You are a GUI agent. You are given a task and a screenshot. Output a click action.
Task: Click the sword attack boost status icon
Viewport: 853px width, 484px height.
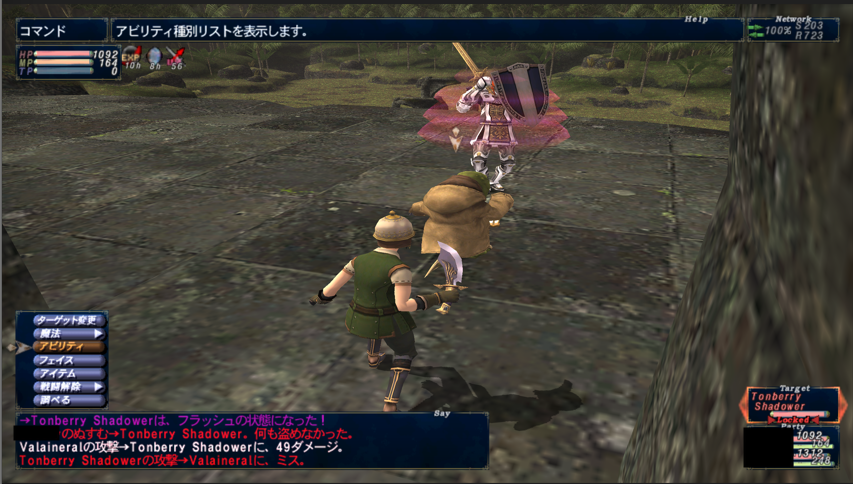click(176, 57)
